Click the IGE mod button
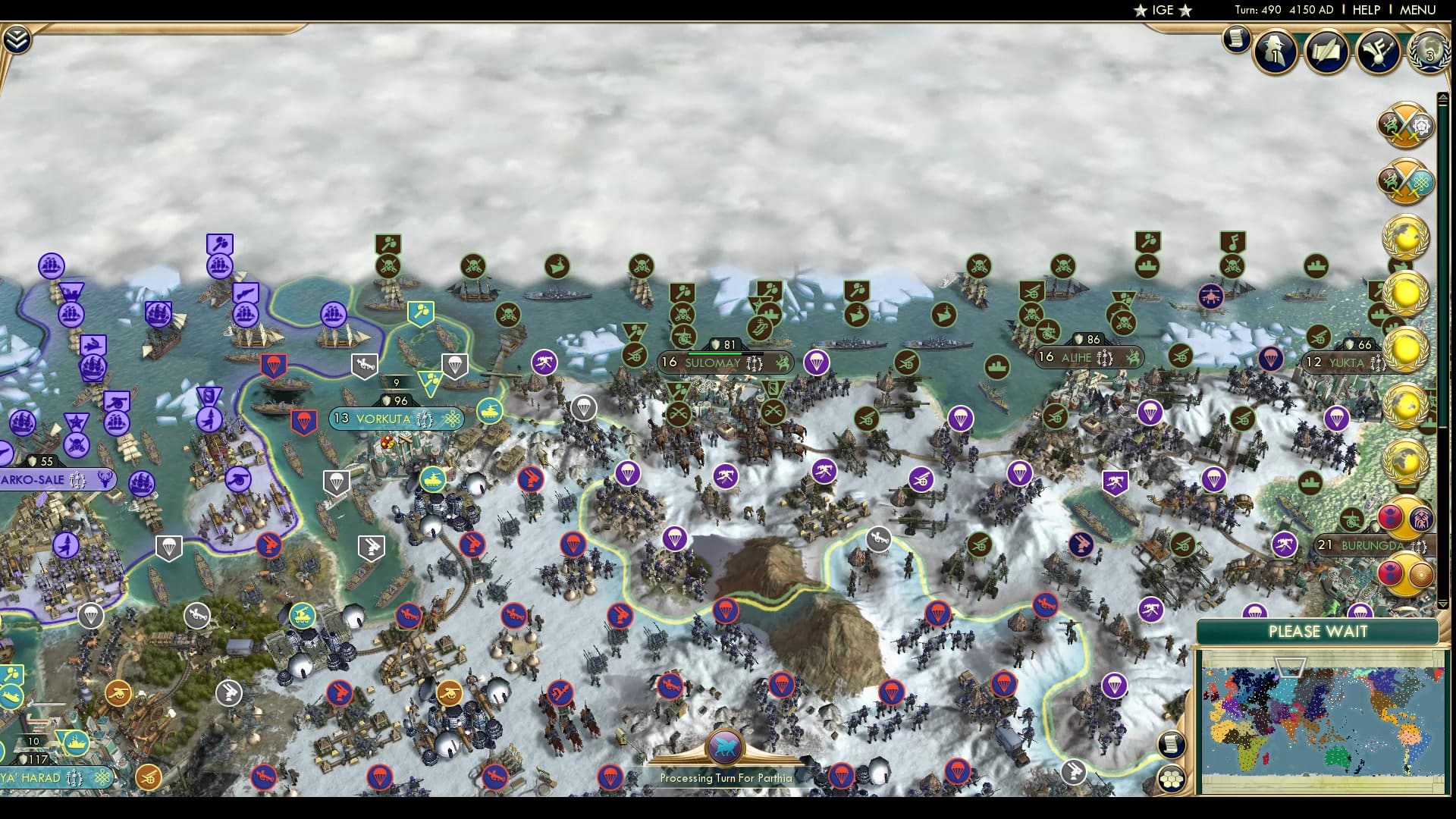Viewport: 1456px width, 819px height. pos(1163,11)
